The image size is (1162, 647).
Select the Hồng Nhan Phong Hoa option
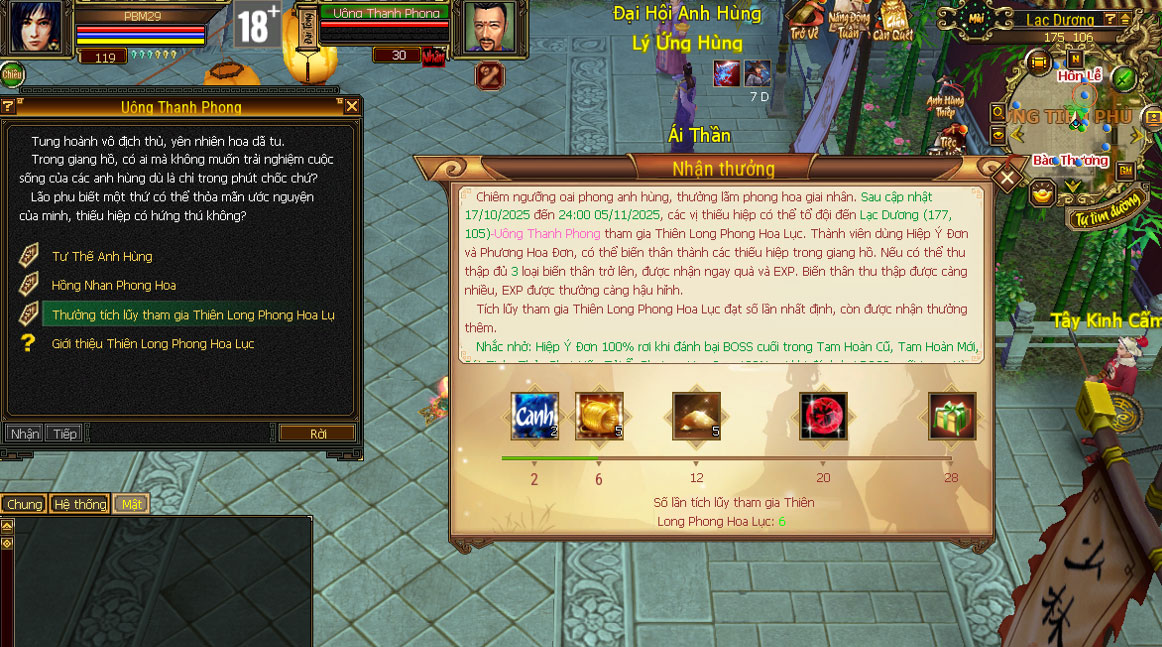[113, 286]
